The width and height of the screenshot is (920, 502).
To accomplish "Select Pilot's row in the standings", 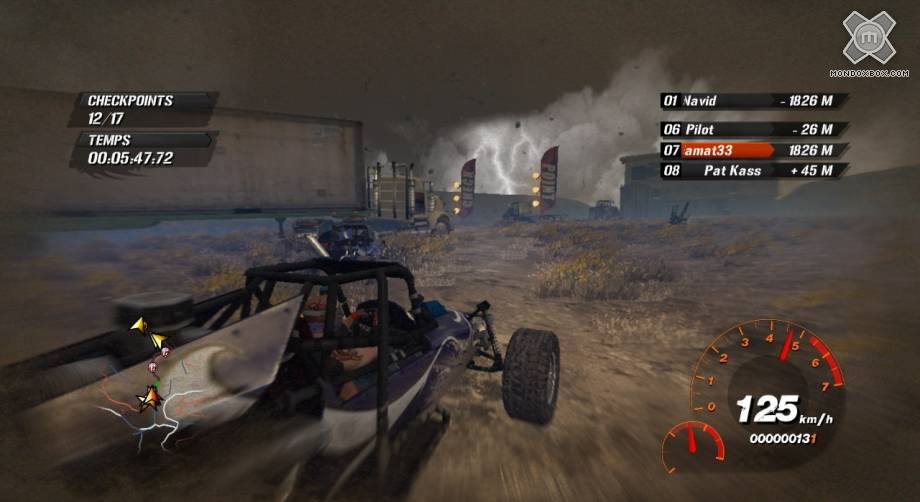I will 755,130.
